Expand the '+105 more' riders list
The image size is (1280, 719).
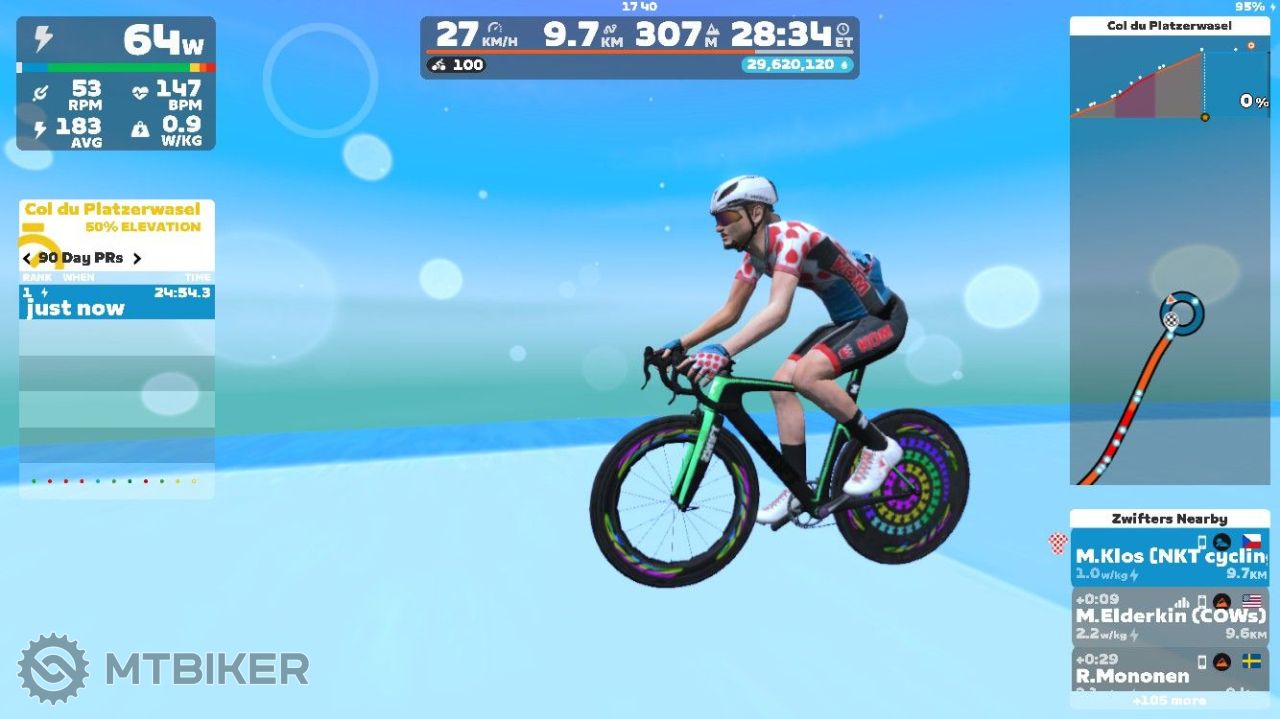tap(1169, 701)
